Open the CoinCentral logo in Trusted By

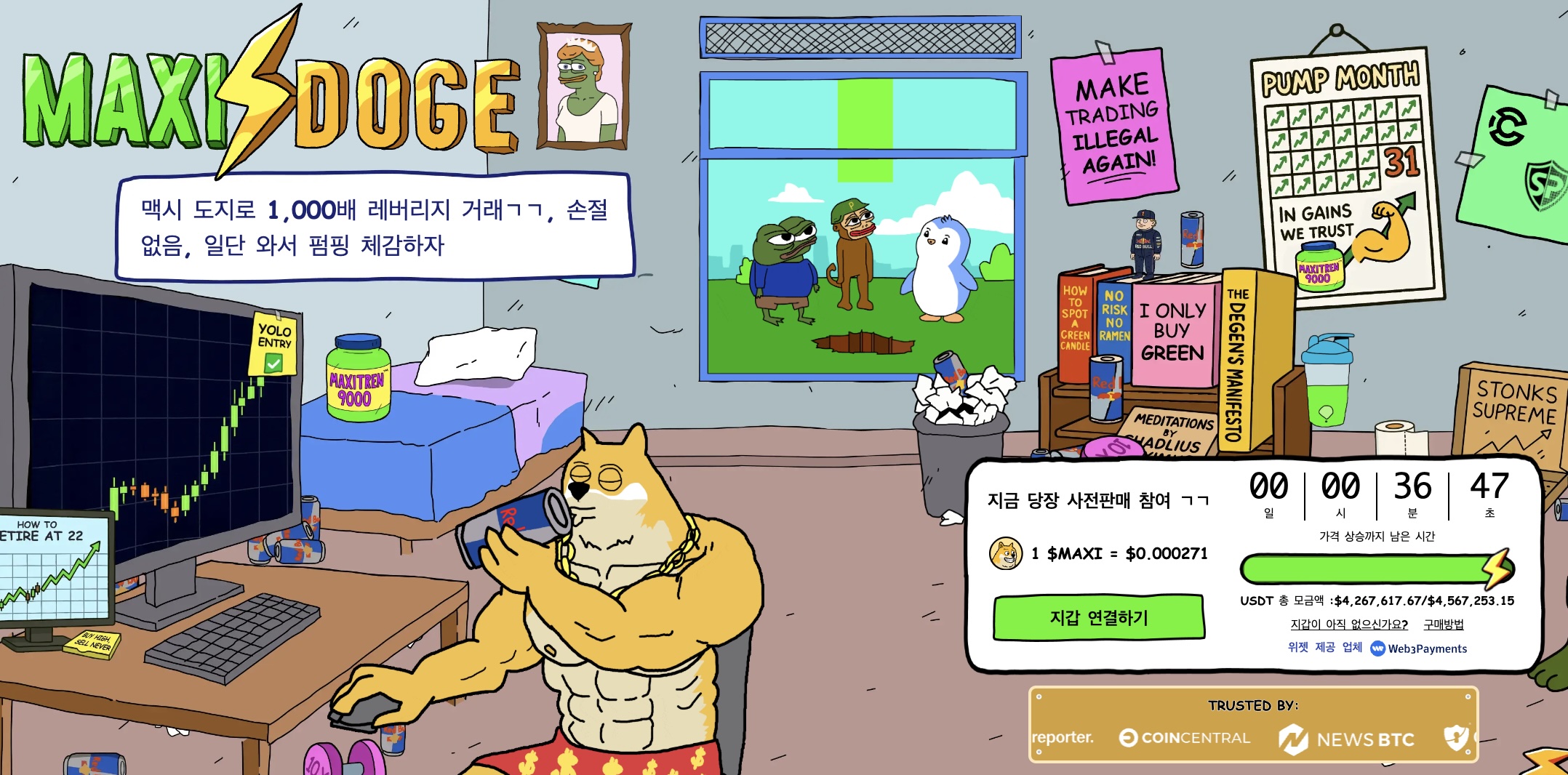(1185, 738)
